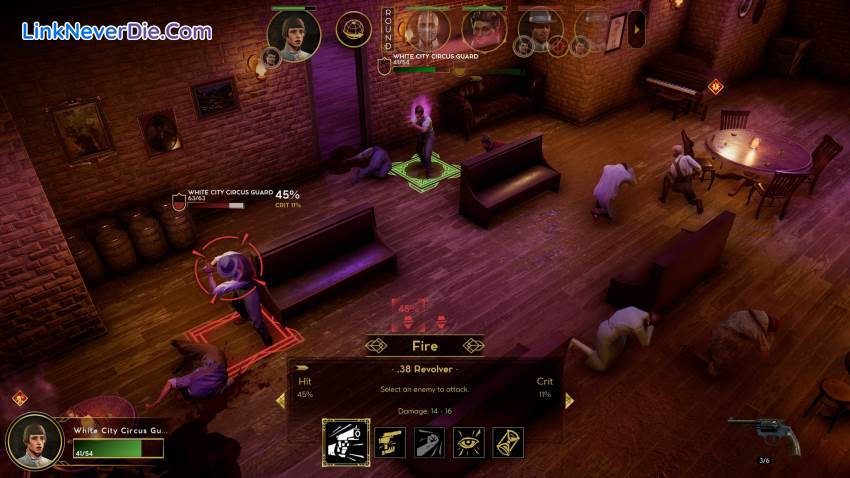Expand turn order with the right arrow
This screenshot has height=478, width=850.
click(636, 29)
